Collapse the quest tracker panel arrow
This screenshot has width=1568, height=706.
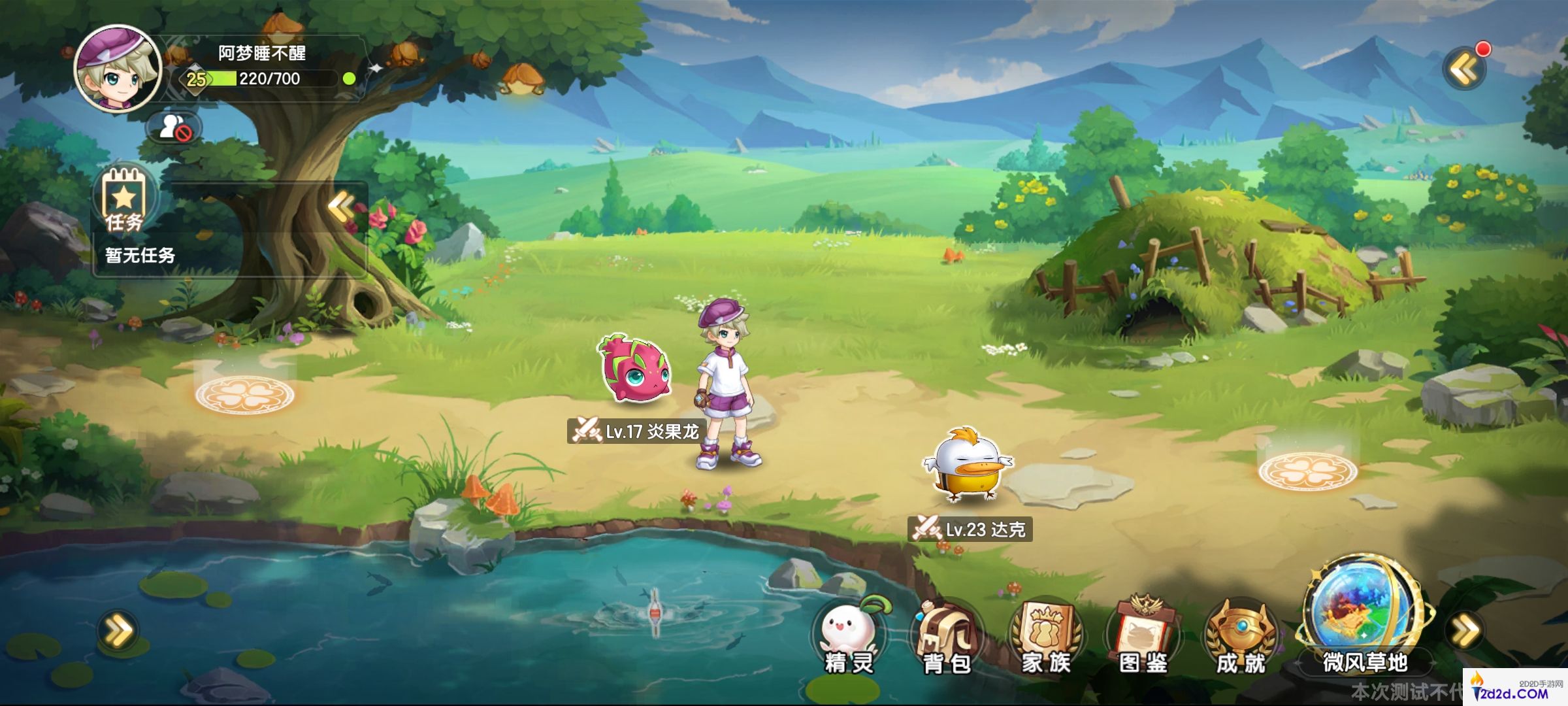(x=341, y=207)
